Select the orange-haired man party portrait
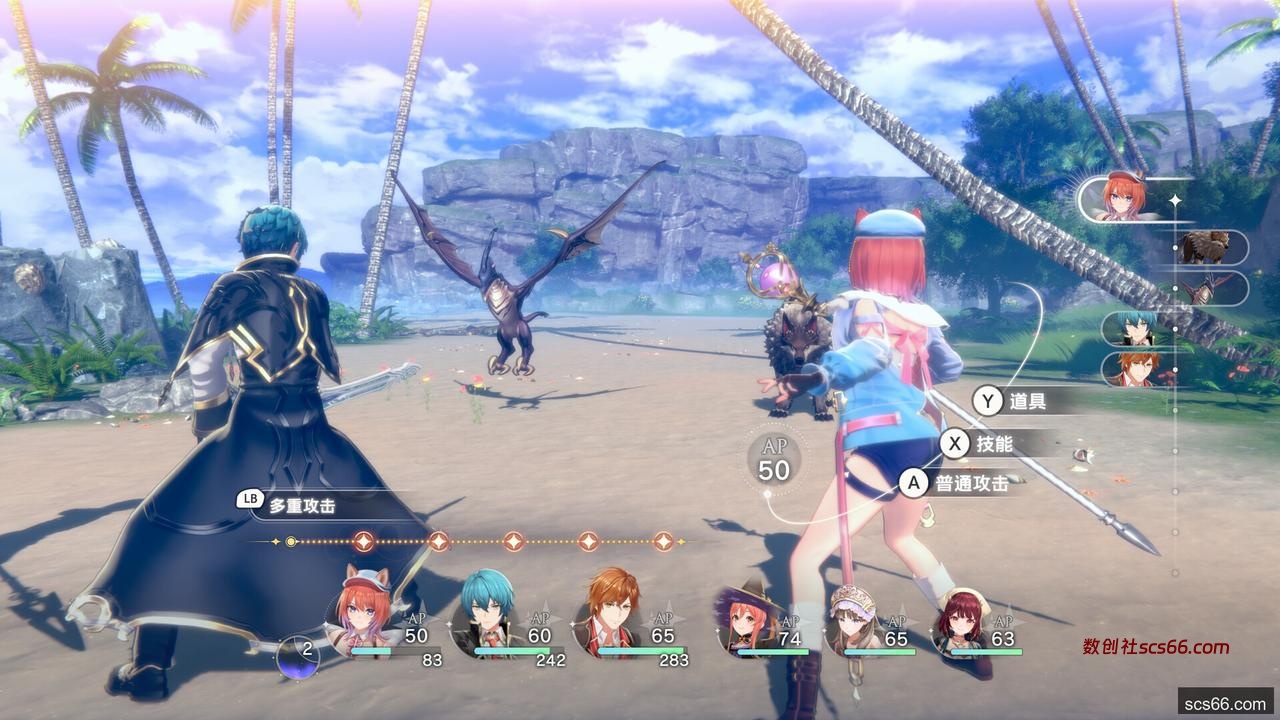This screenshot has height=720, width=1280. click(x=610, y=613)
